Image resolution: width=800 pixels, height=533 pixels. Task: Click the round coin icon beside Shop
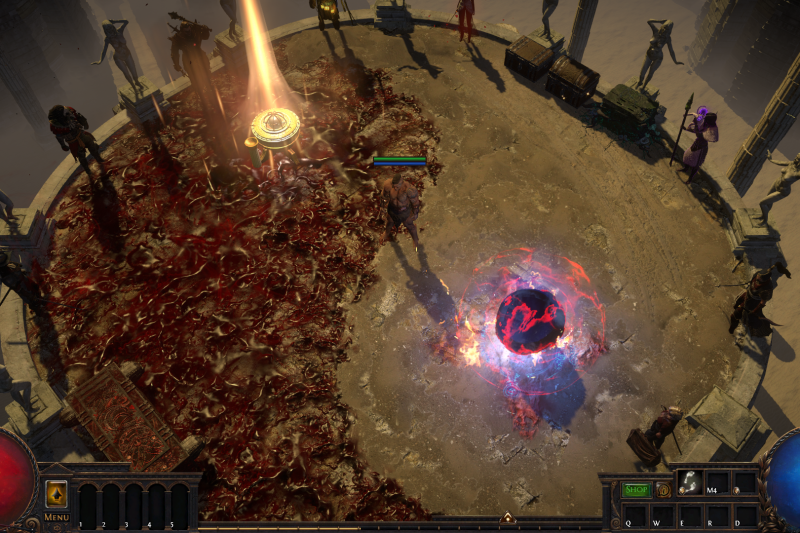click(663, 490)
